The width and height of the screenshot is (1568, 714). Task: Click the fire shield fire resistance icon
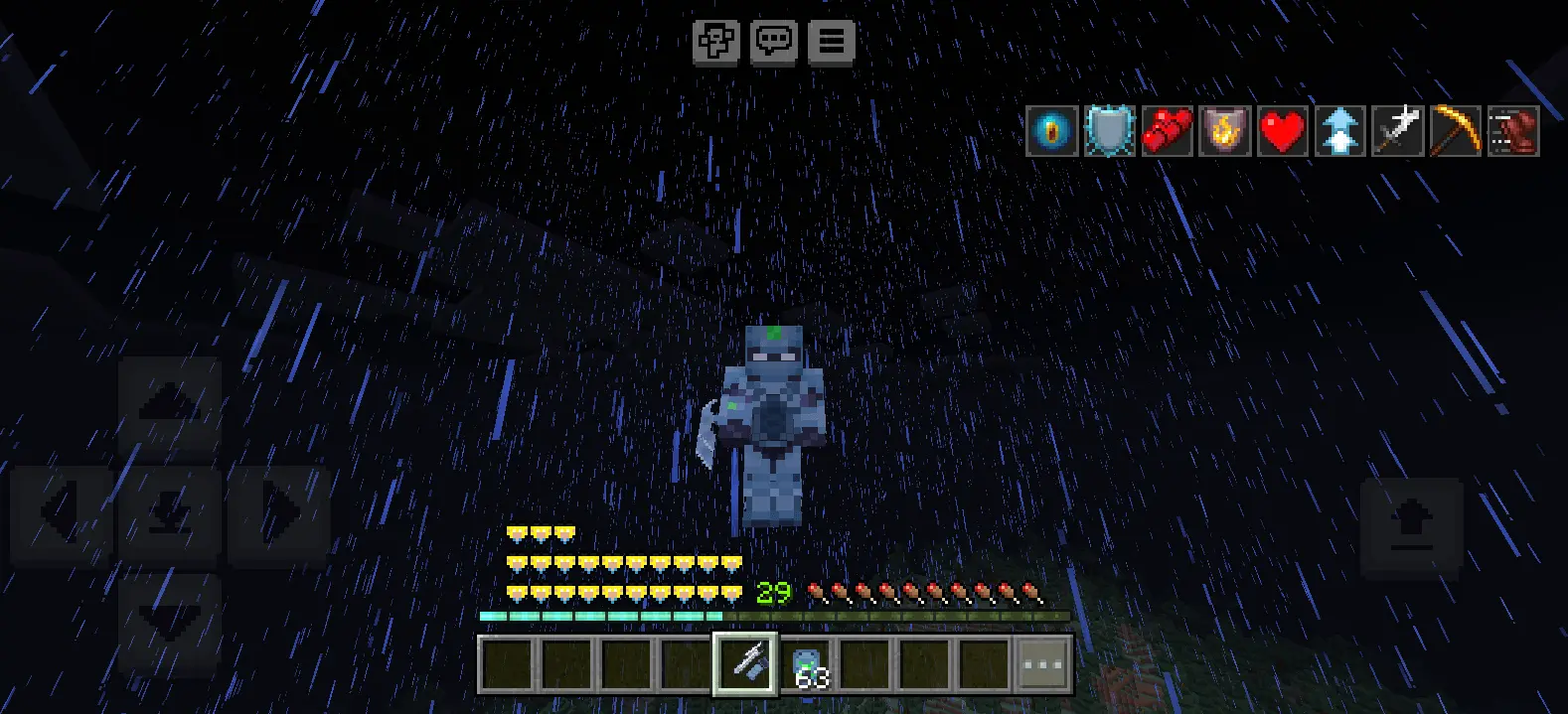1224,131
